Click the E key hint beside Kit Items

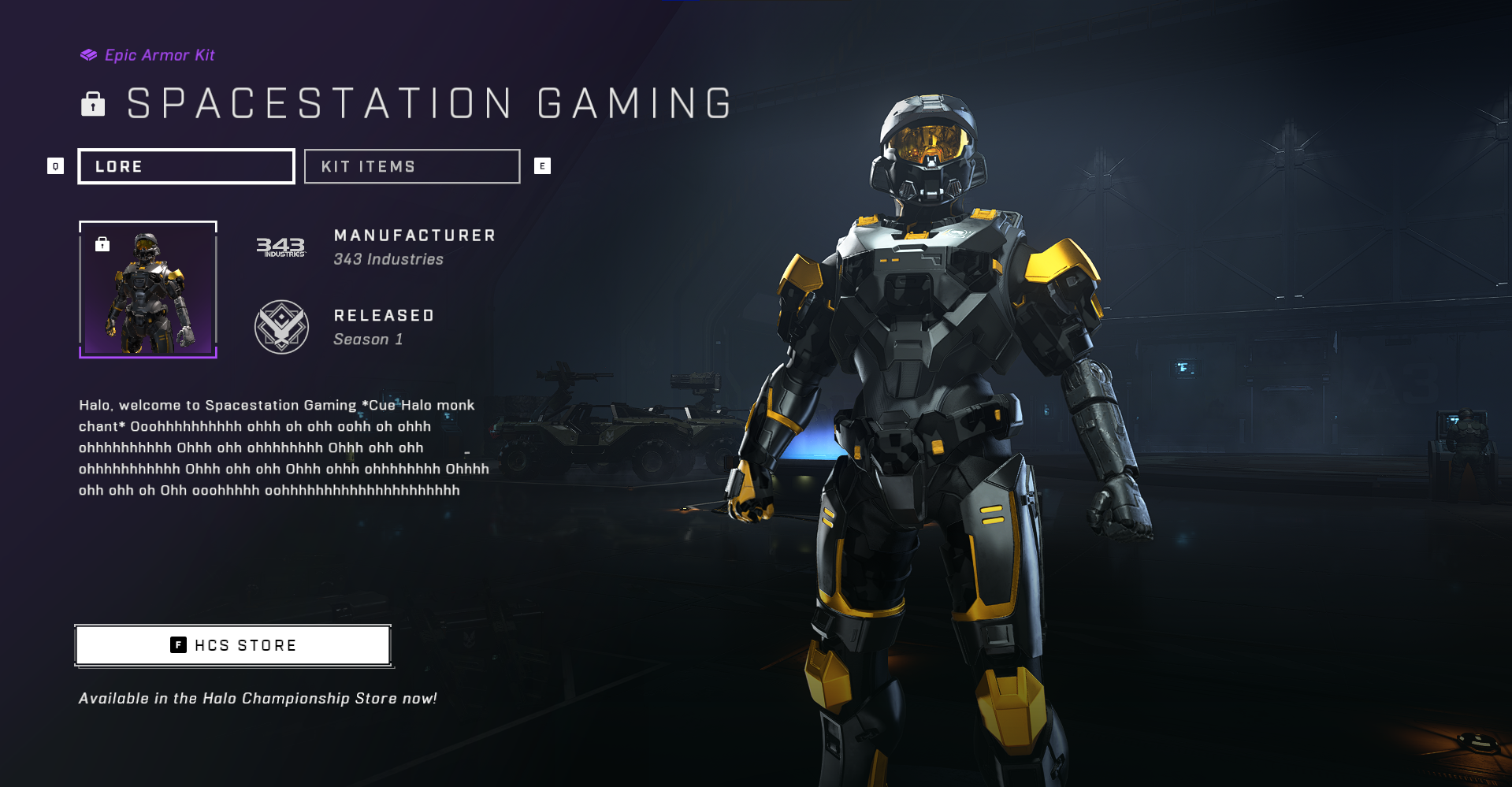point(542,166)
